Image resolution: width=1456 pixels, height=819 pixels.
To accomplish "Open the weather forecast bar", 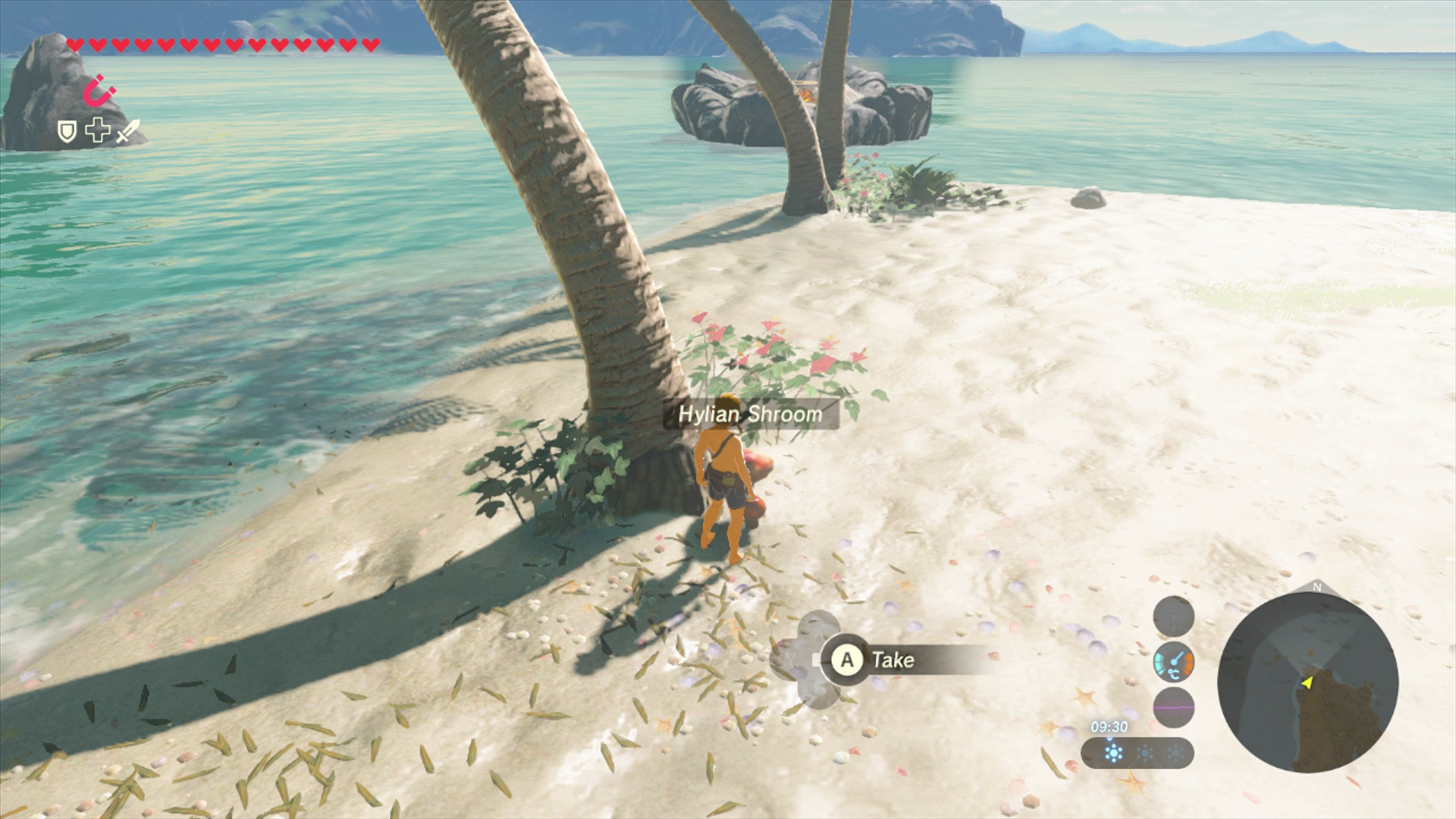I will (1136, 752).
